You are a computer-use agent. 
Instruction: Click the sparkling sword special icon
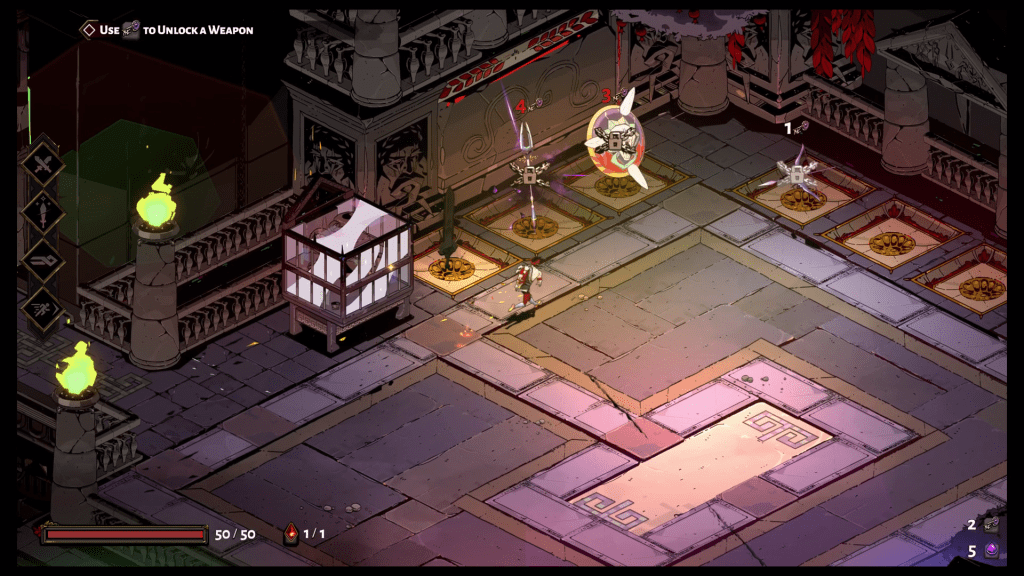43,212
